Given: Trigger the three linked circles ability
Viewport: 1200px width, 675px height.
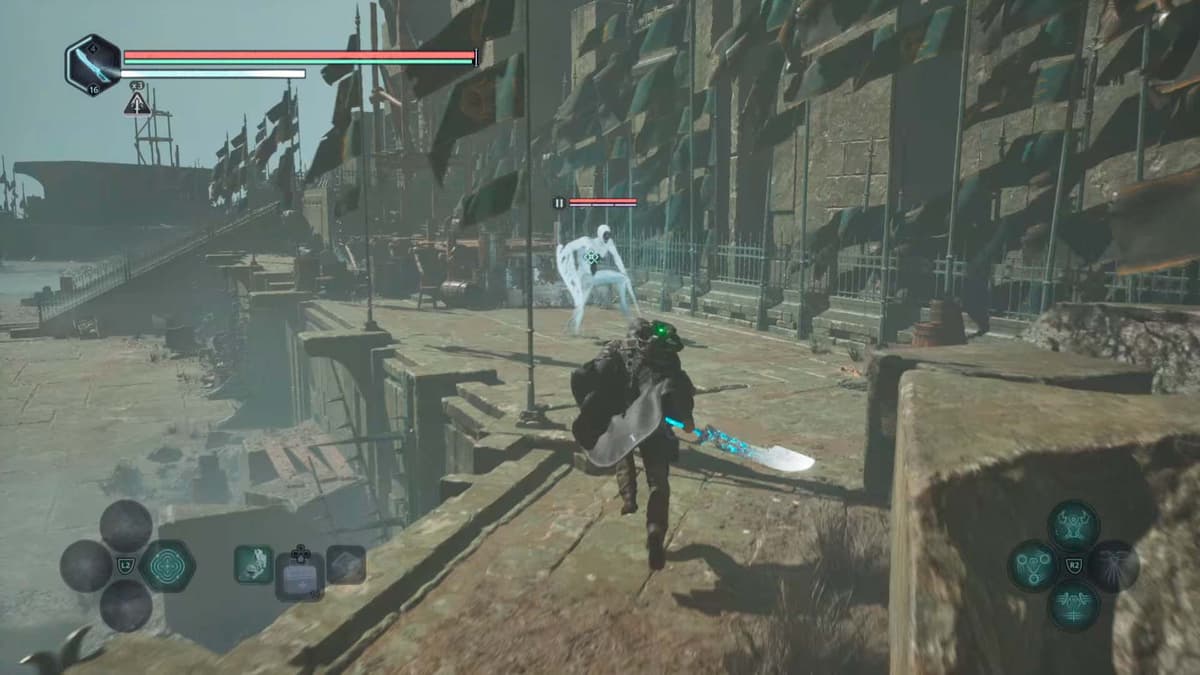Looking at the screenshot, I should (x=1033, y=566).
